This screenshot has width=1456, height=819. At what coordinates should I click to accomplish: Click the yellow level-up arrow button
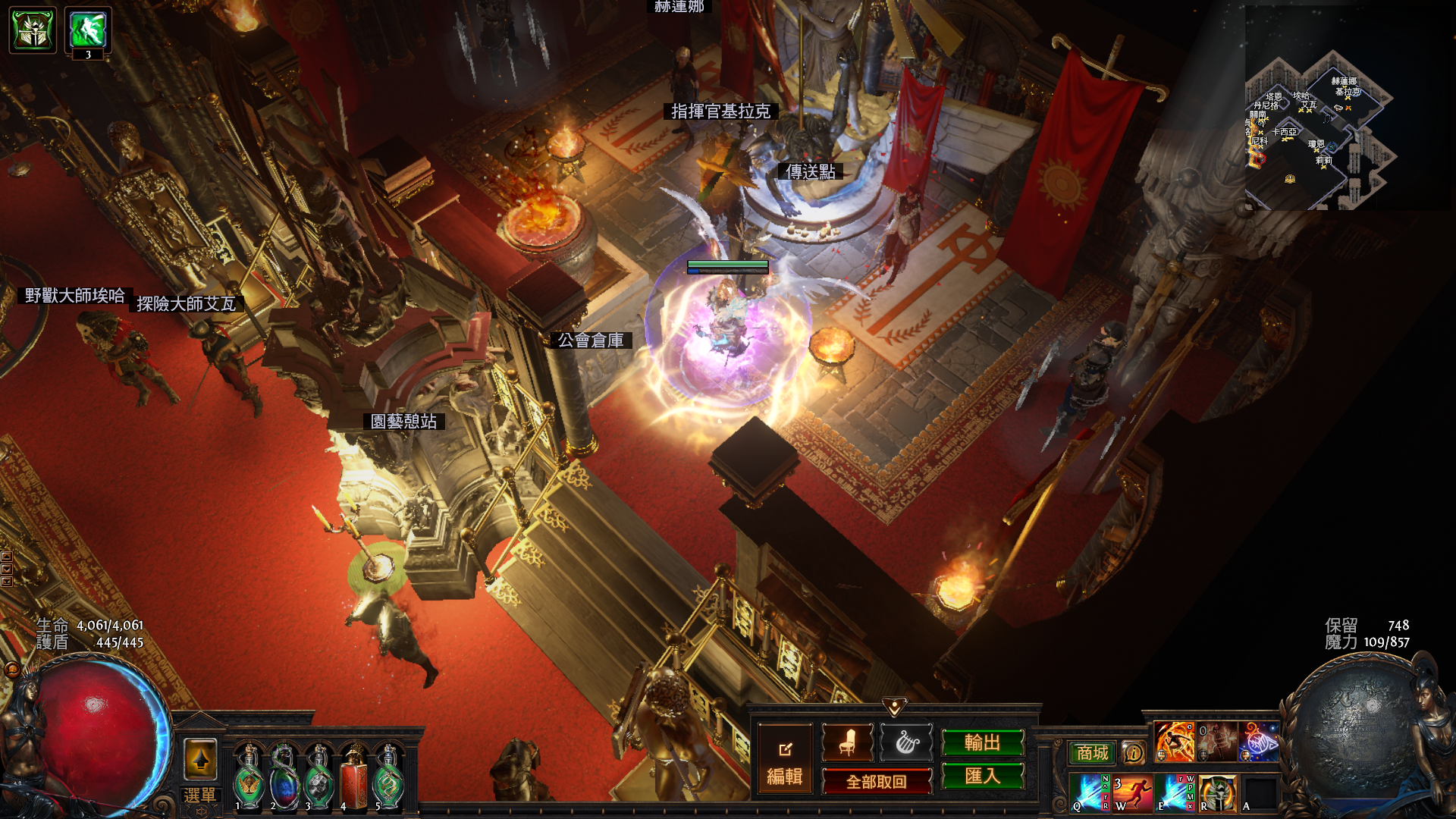200,759
